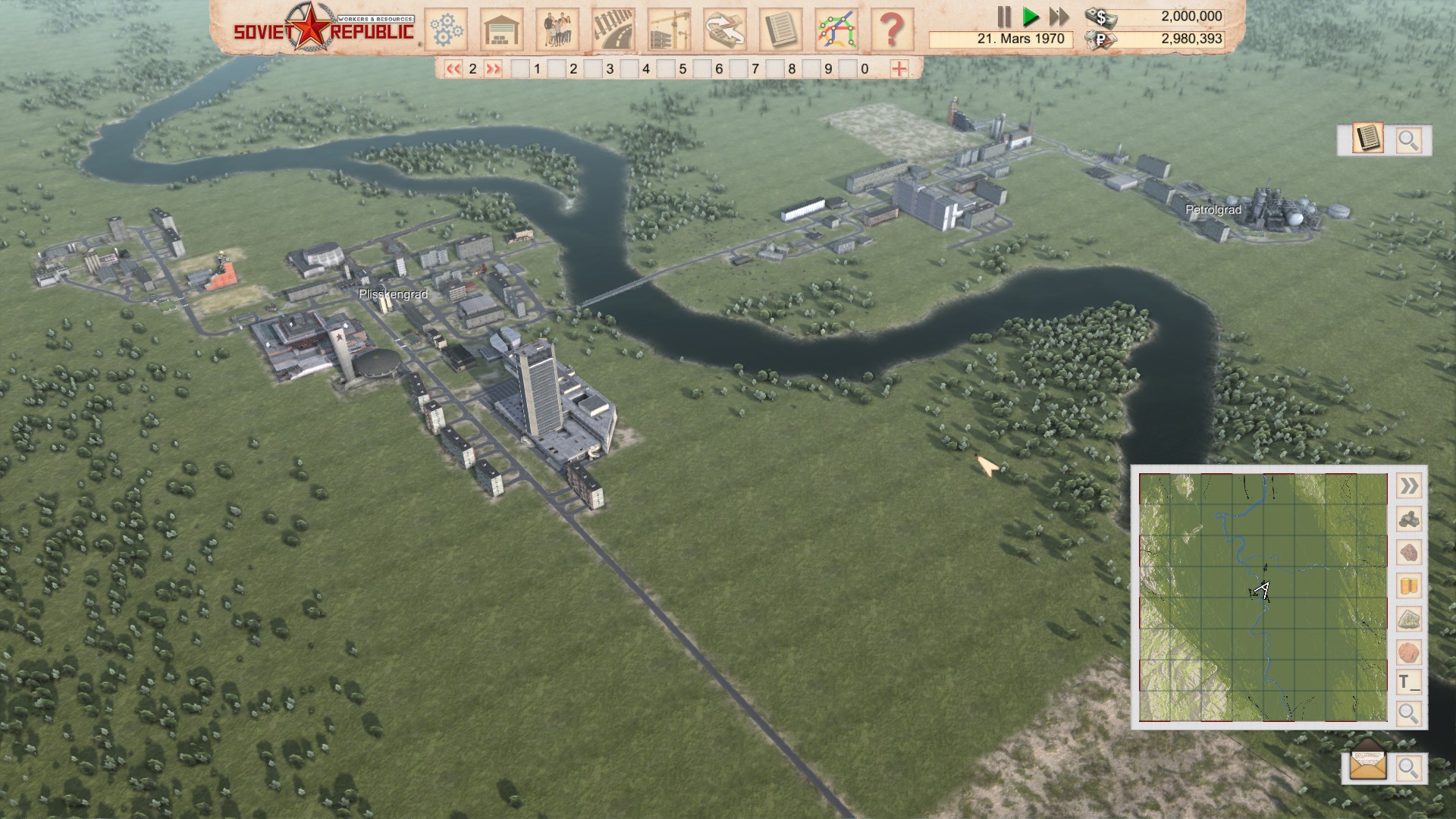
Task: Set the game to normal play speed
Action: (1030, 17)
